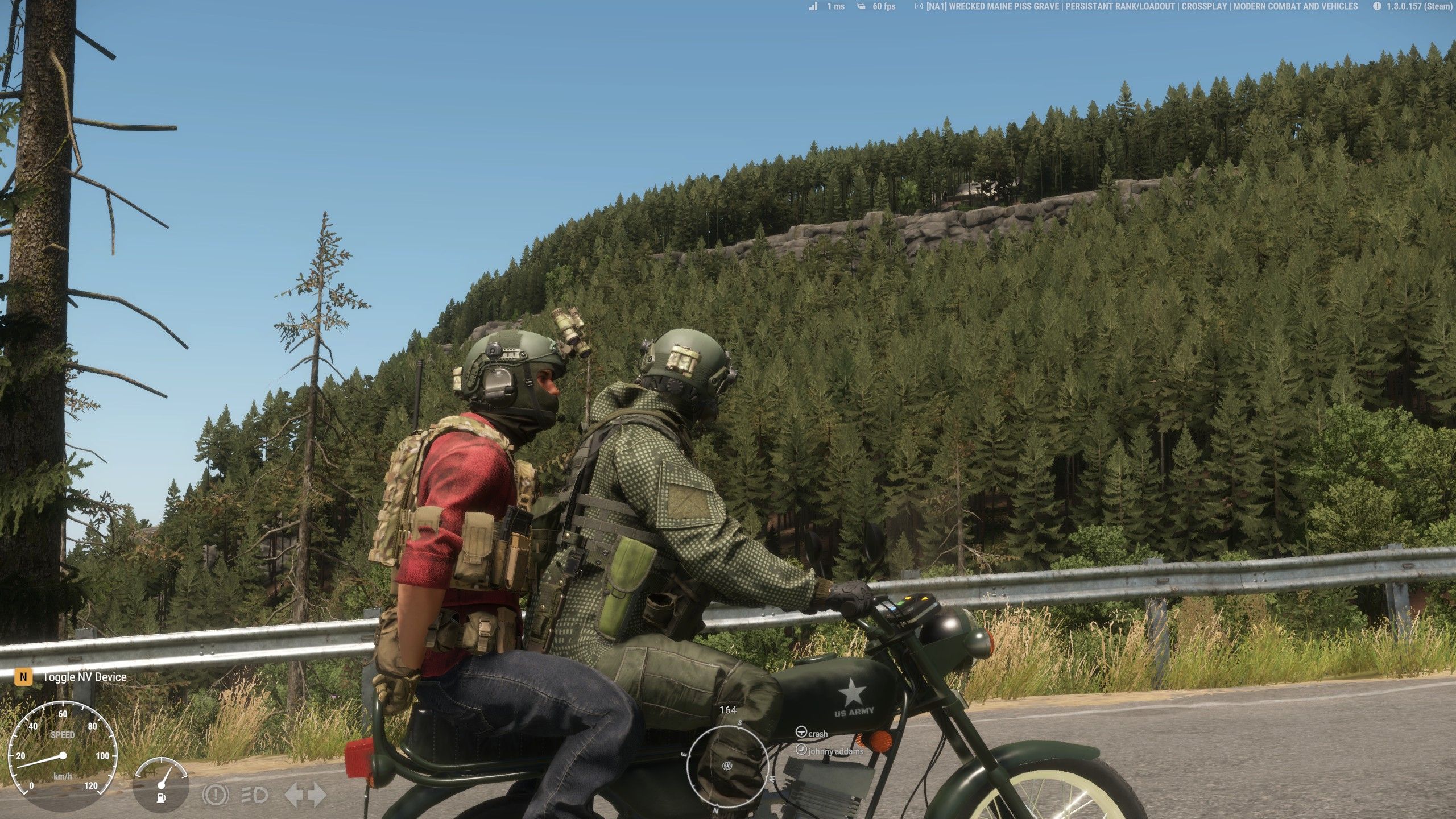Click the network signal strength icon
The image size is (1456, 819).
click(814, 6)
